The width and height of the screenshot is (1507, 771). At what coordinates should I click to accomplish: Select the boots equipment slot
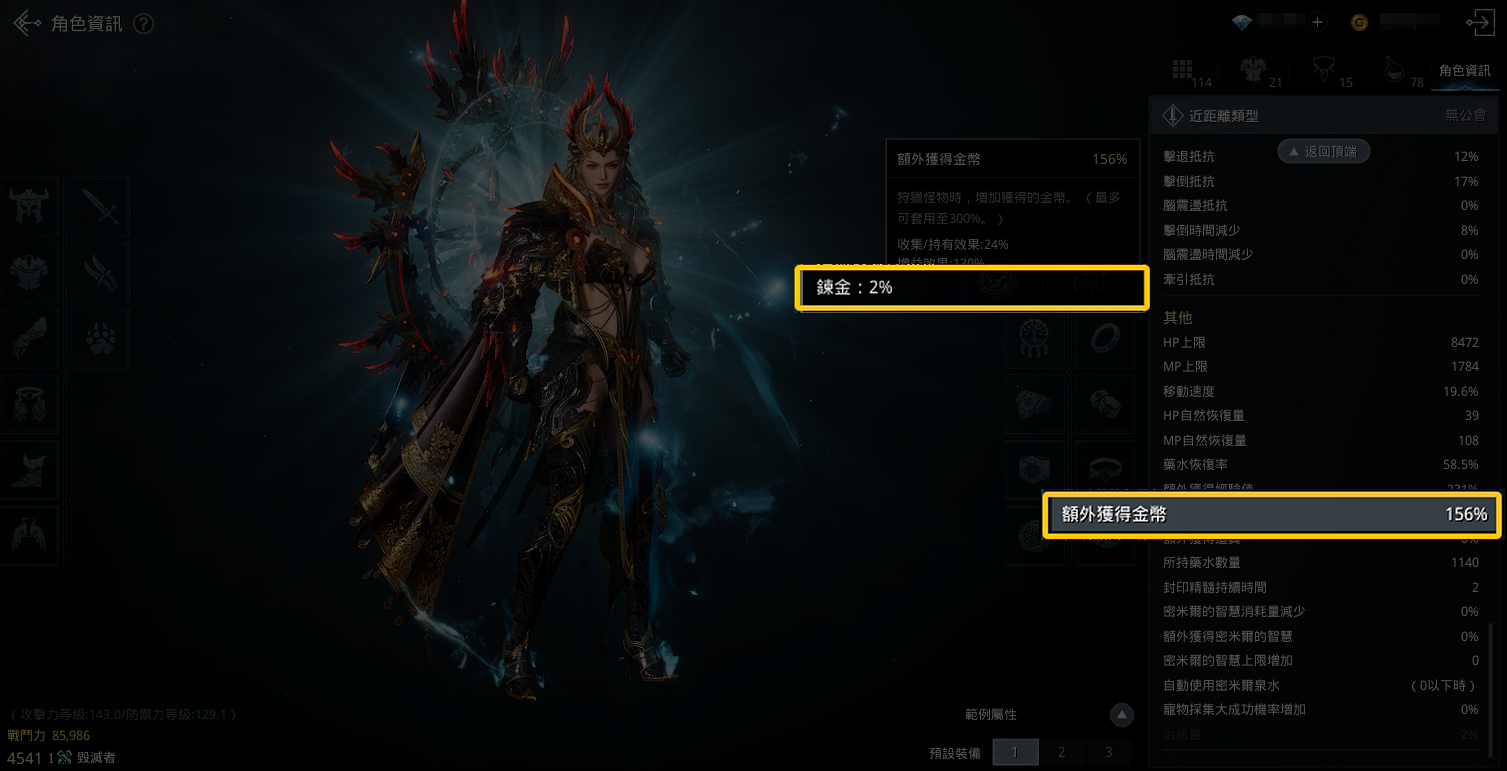(29, 469)
